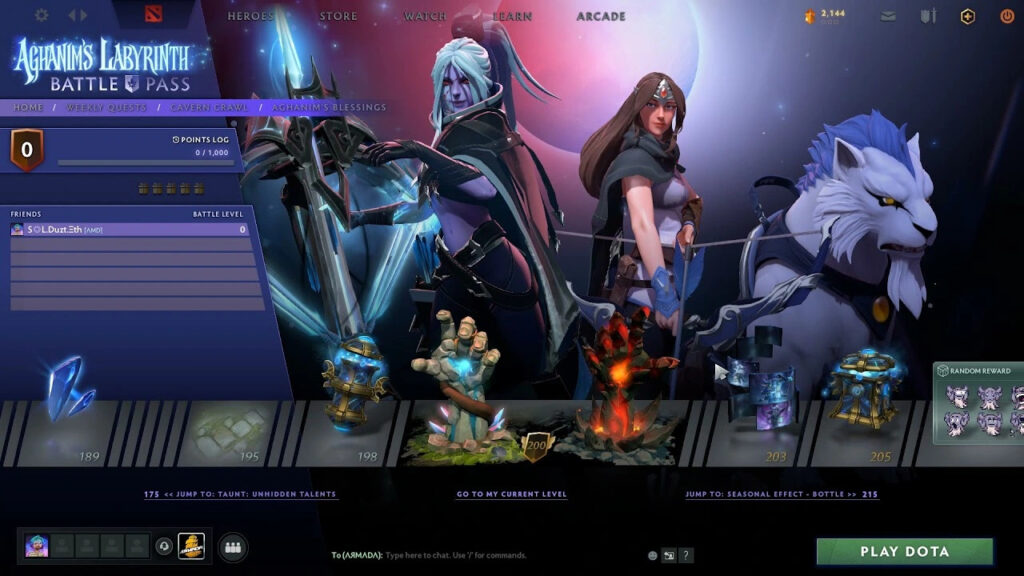This screenshot has height=576, width=1024.
Task: Go to my current level
Action: (x=511, y=494)
